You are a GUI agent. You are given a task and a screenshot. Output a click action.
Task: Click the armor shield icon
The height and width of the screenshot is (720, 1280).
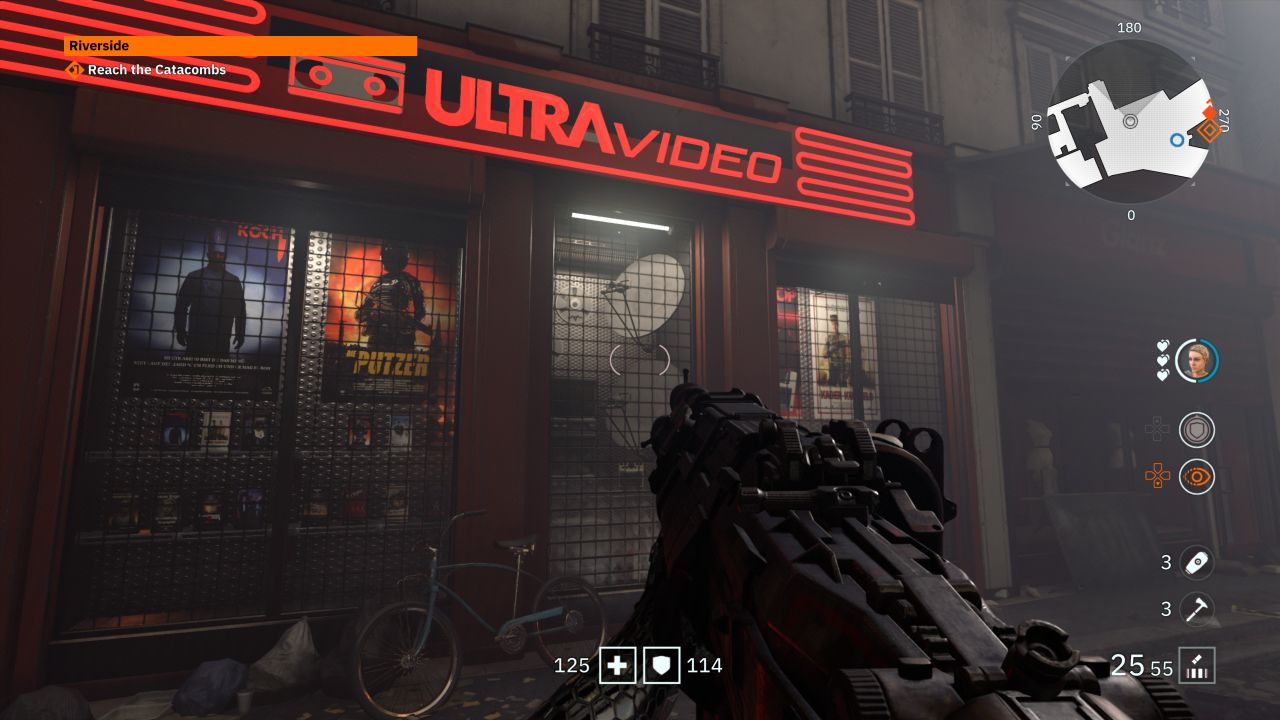click(662, 665)
